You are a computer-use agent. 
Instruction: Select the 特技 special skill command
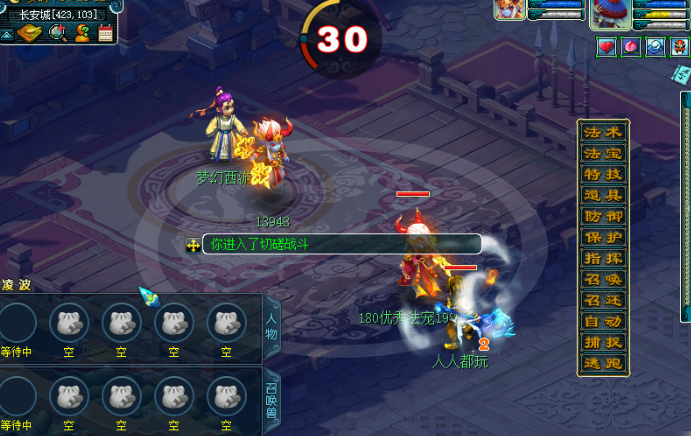click(603, 175)
